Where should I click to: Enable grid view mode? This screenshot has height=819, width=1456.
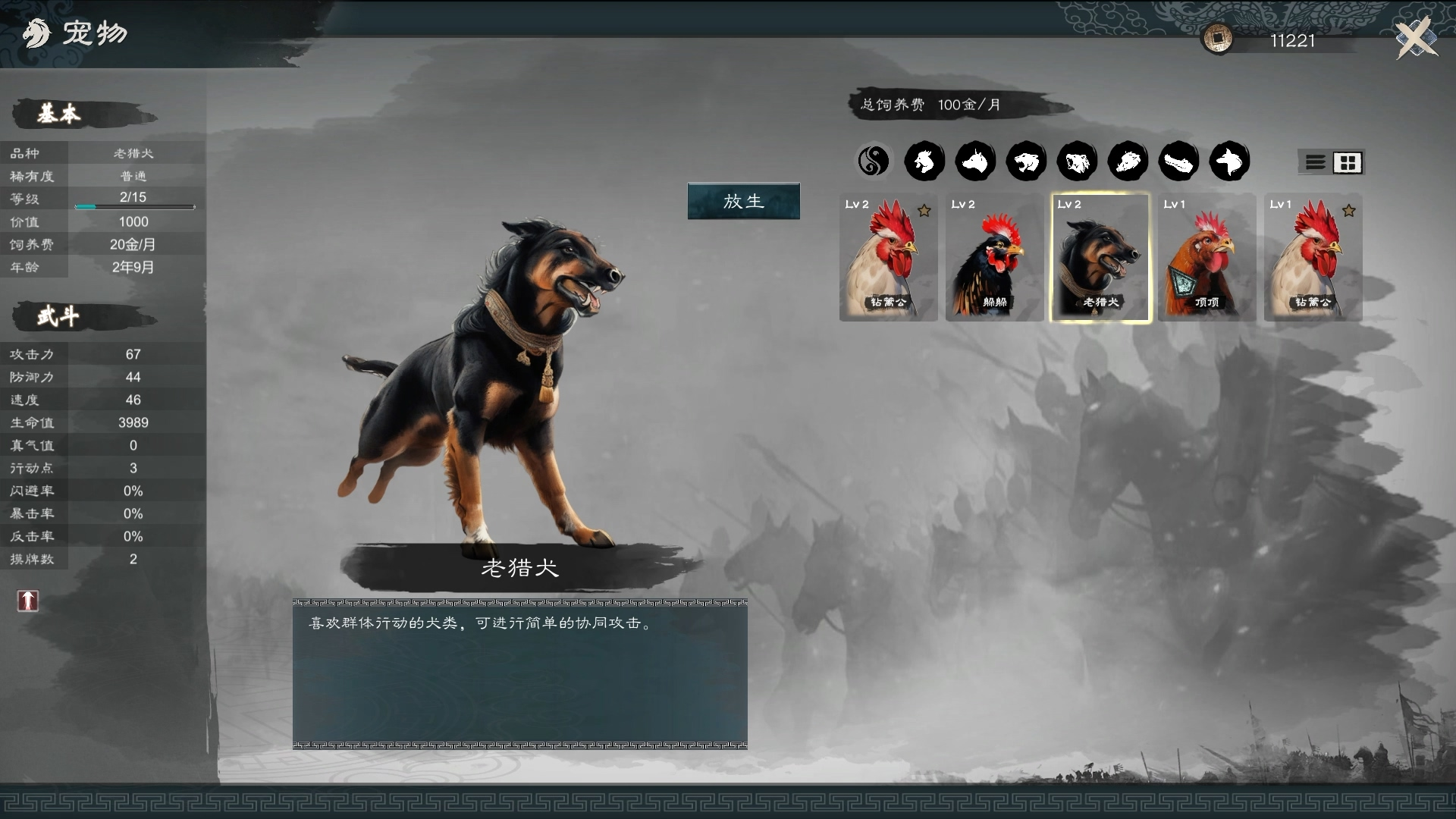tap(1348, 162)
